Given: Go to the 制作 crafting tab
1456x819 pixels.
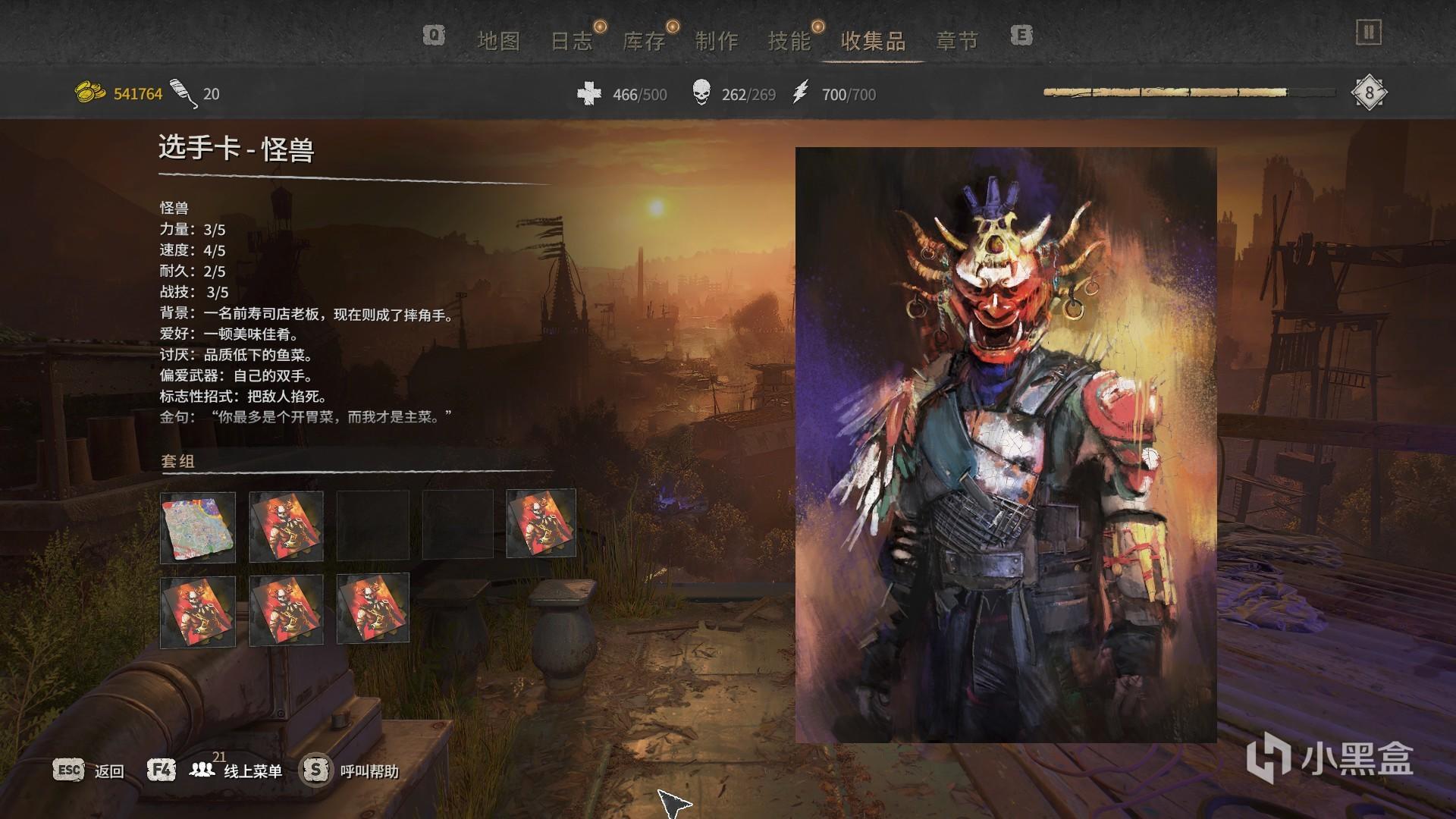Looking at the screenshot, I should point(716,41).
